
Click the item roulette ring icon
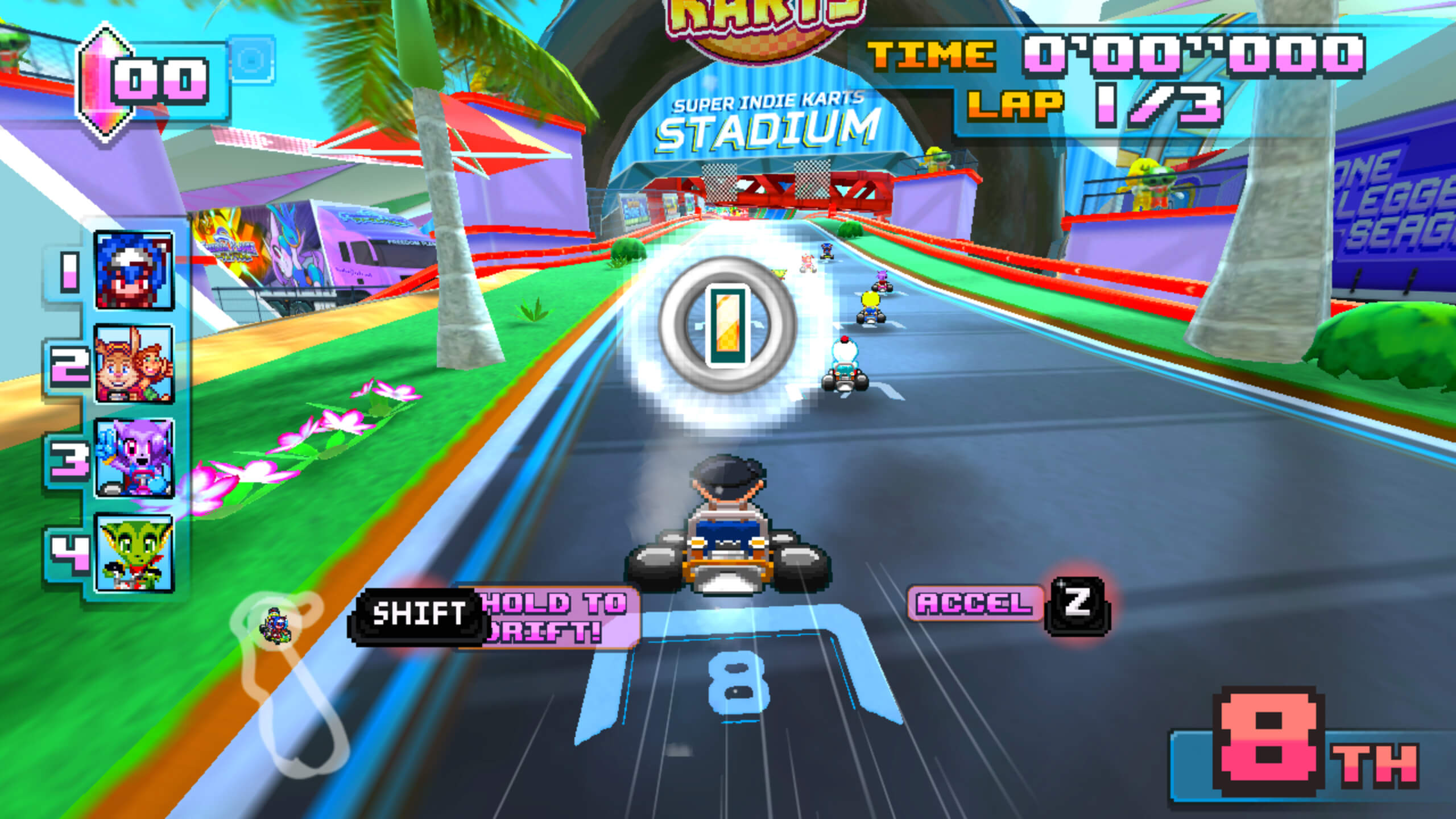(x=727, y=324)
